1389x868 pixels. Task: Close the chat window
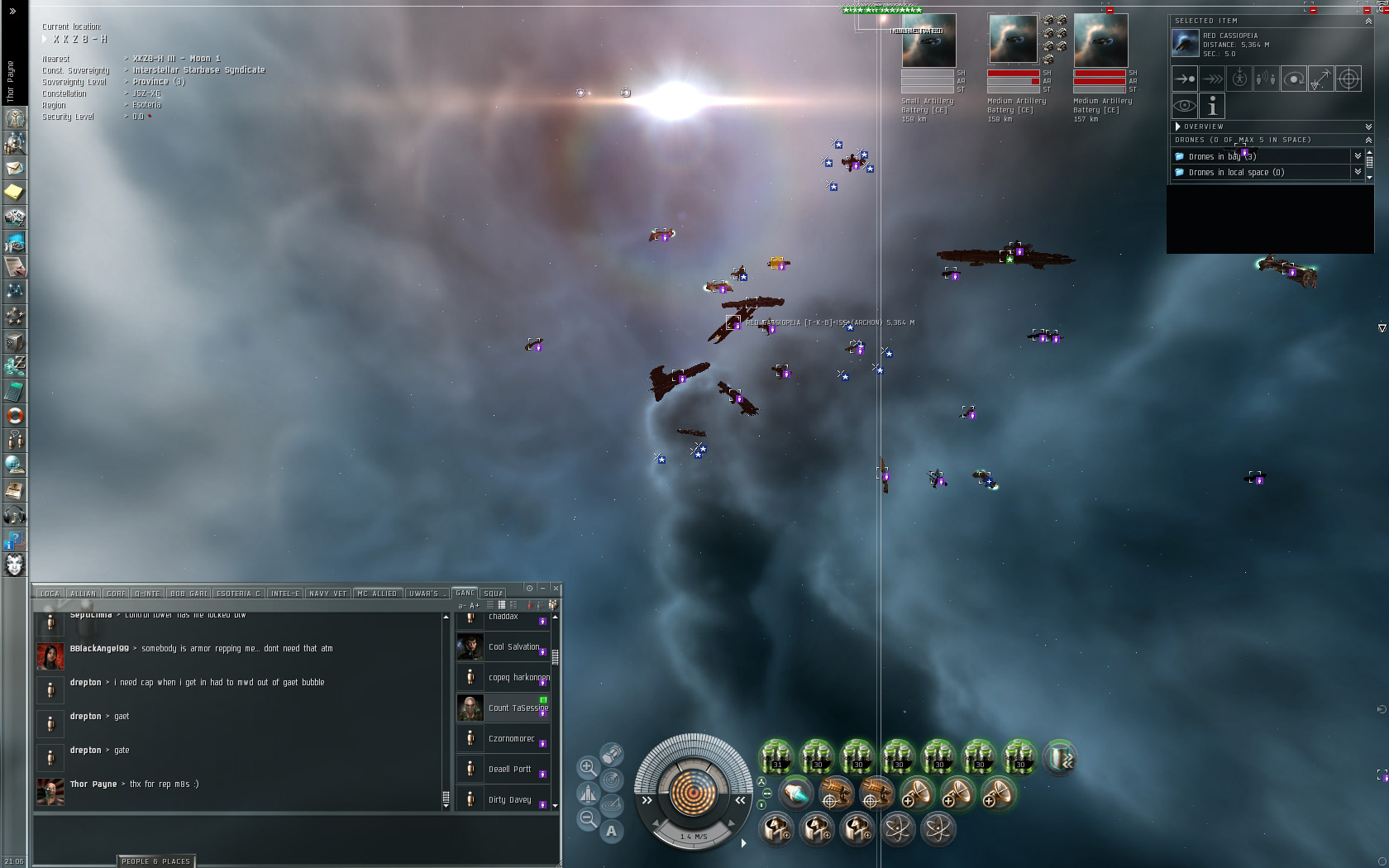(556, 589)
